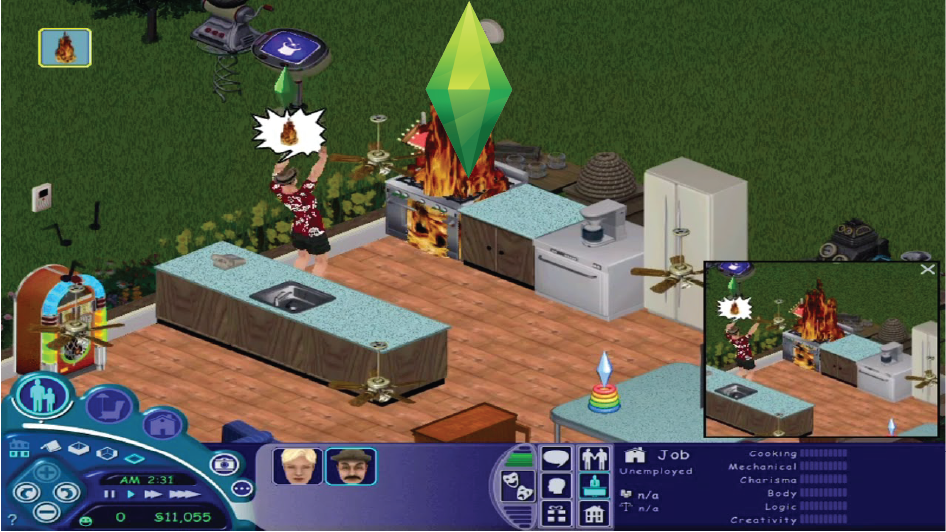
Task: Show the house info panel
Action: [595, 515]
